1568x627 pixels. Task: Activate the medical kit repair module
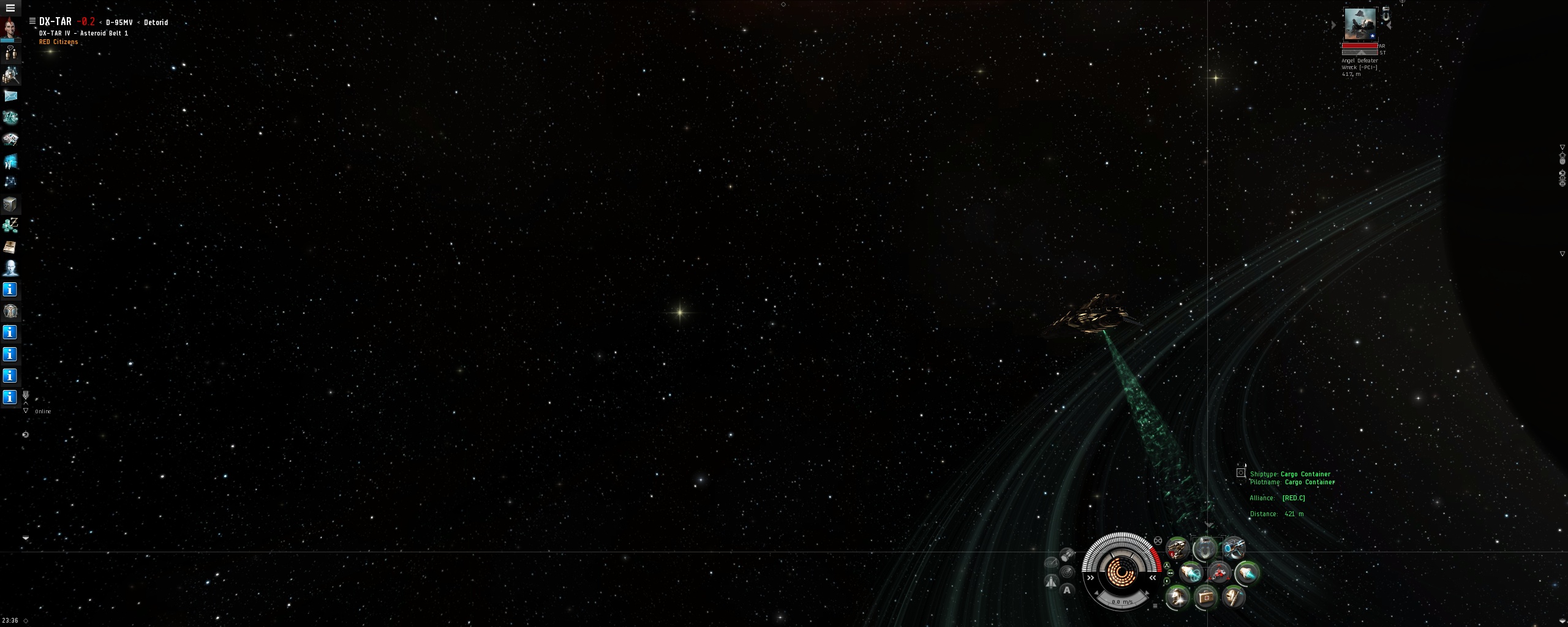[1205, 597]
